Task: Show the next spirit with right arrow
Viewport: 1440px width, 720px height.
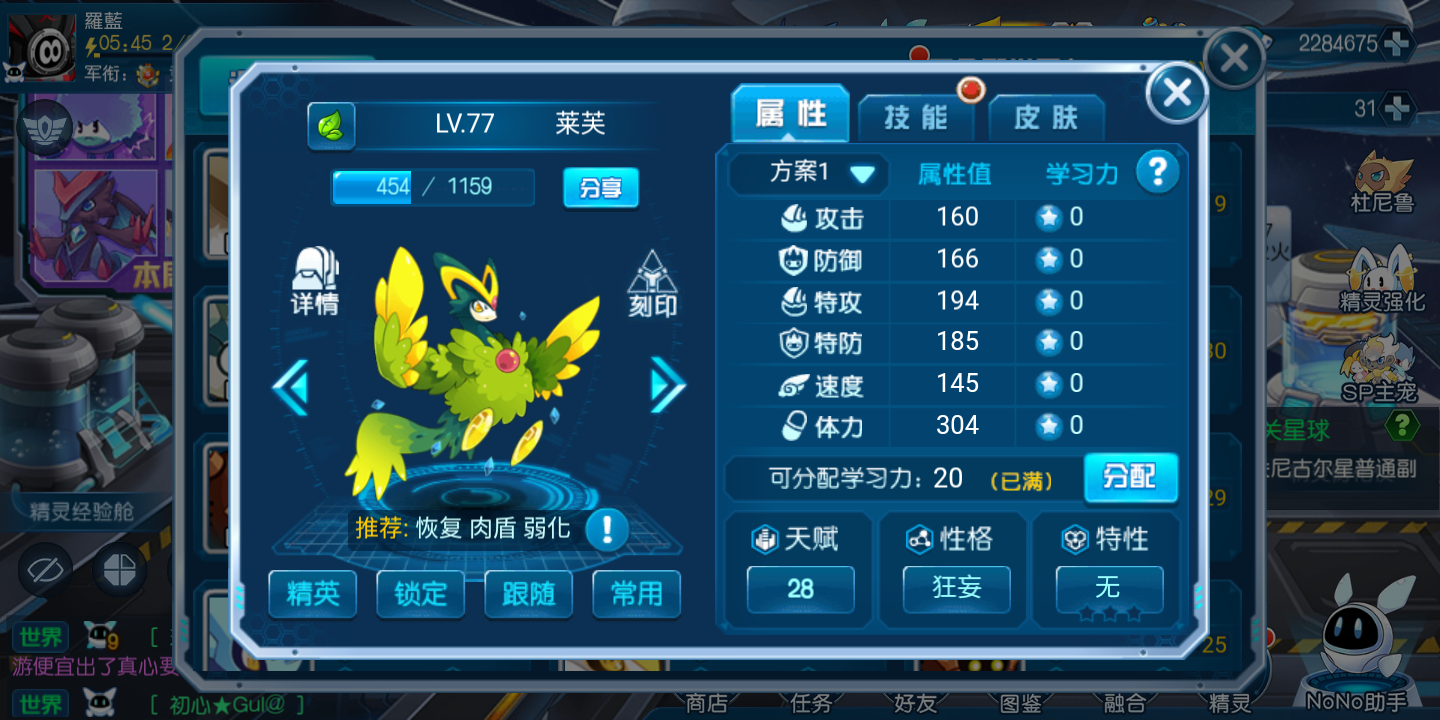Action: click(x=667, y=385)
